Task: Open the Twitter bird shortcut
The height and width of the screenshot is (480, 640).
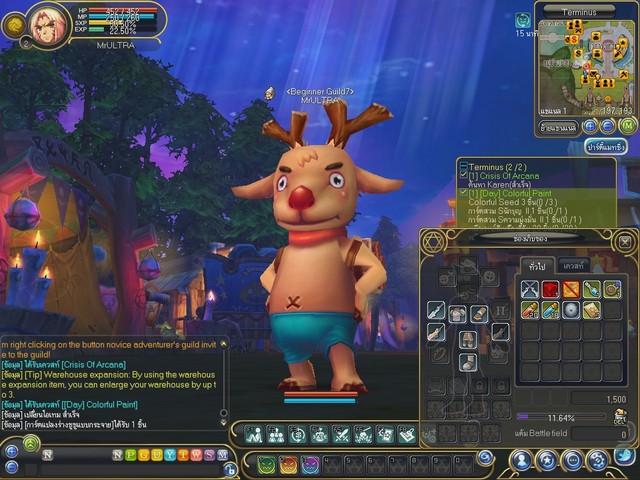Action: pyautogui.click(x=623, y=457)
